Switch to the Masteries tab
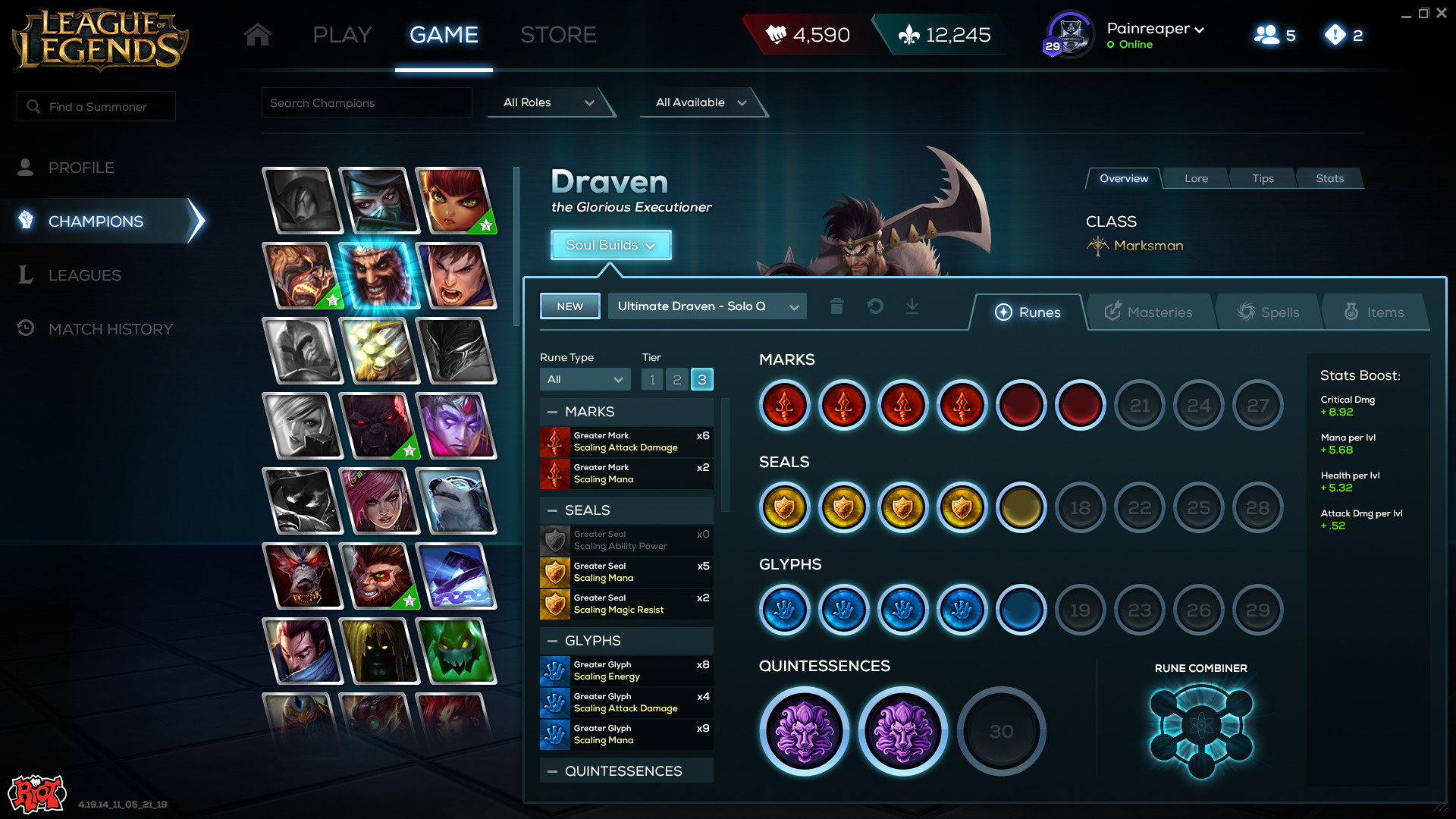 (x=1149, y=312)
